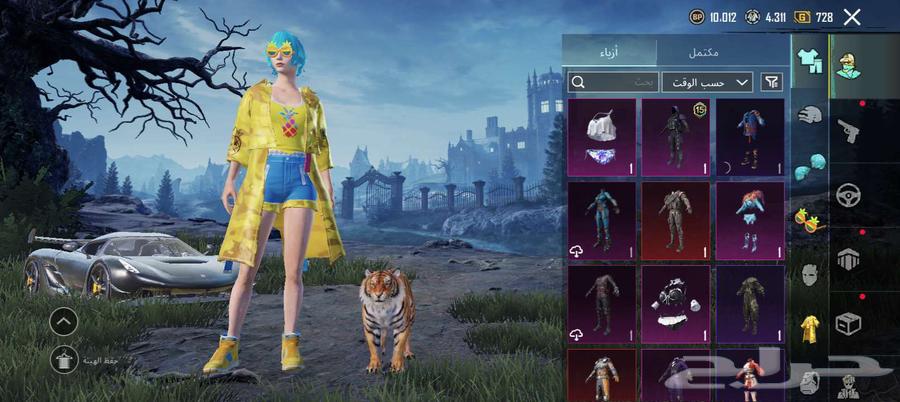Viewport: 900px width, 402px height.
Task: Open the helmet category
Action: pyautogui.click(x=810, y=116)
